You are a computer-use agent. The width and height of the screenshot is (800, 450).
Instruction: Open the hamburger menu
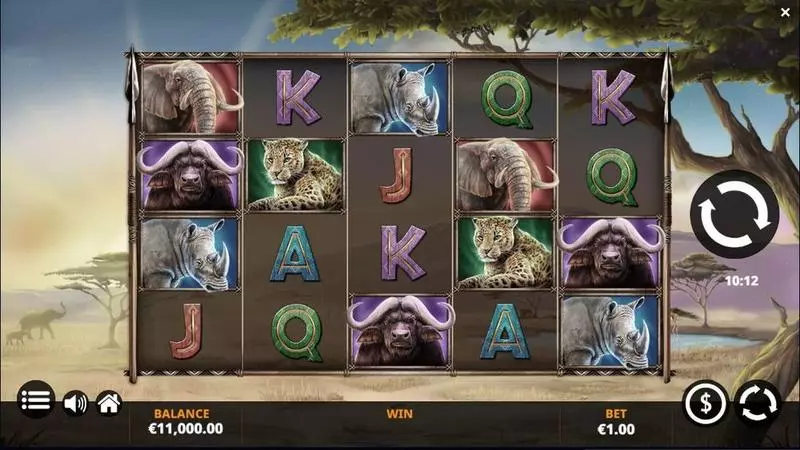point(36,402)
